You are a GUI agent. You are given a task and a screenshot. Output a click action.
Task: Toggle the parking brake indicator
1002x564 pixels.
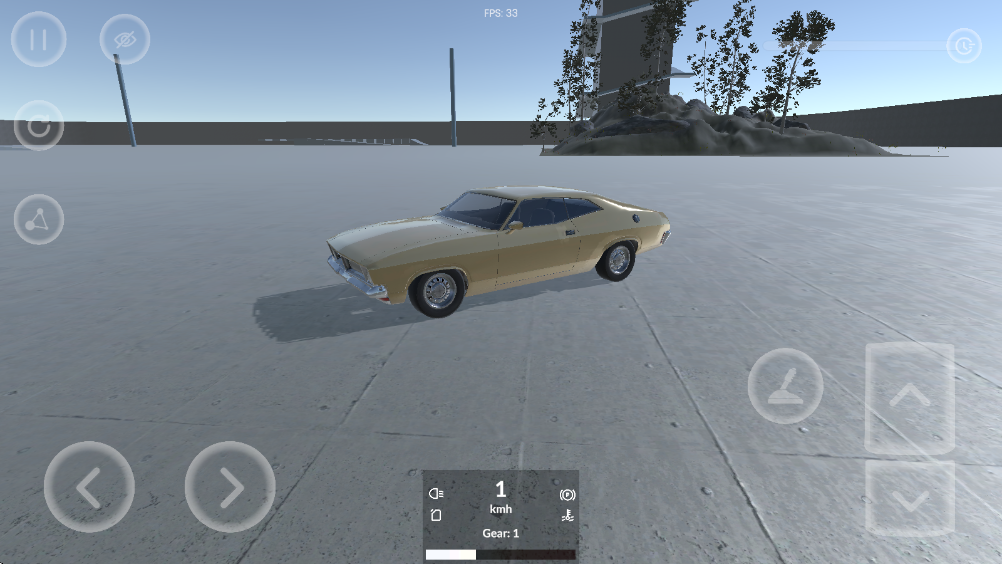pyautogui.click(x=566, y=494)
